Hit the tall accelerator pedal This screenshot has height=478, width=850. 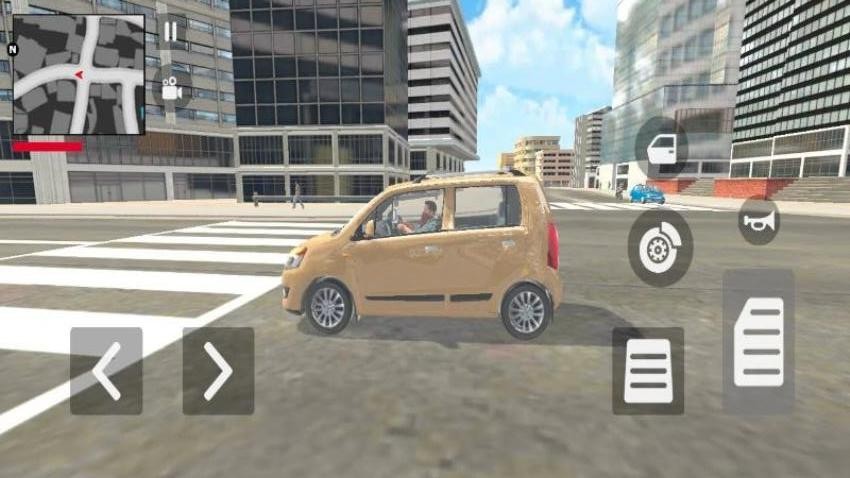click(758, 342)
